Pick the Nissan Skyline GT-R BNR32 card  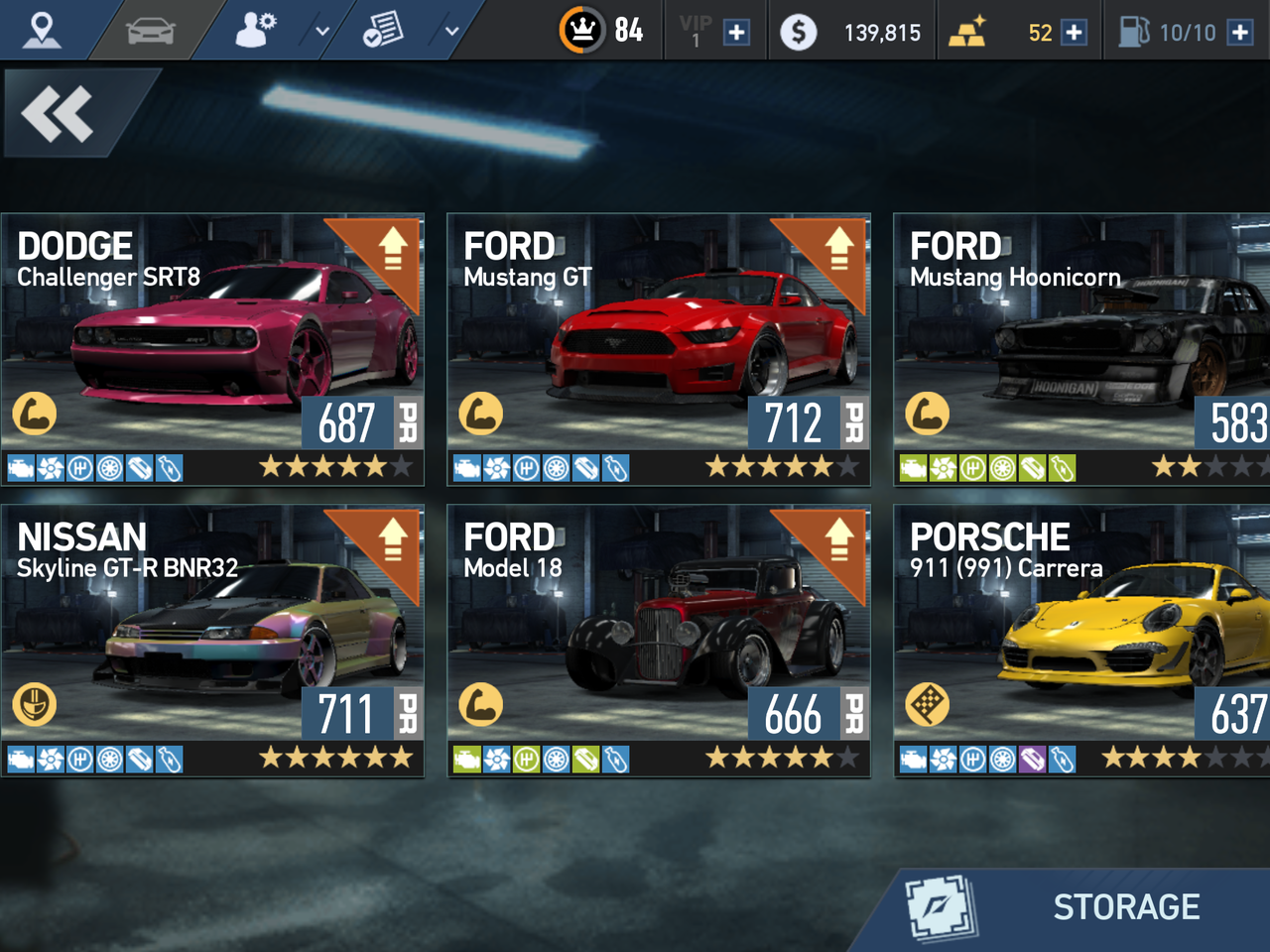pyautogui.click(x=212, y=641)
